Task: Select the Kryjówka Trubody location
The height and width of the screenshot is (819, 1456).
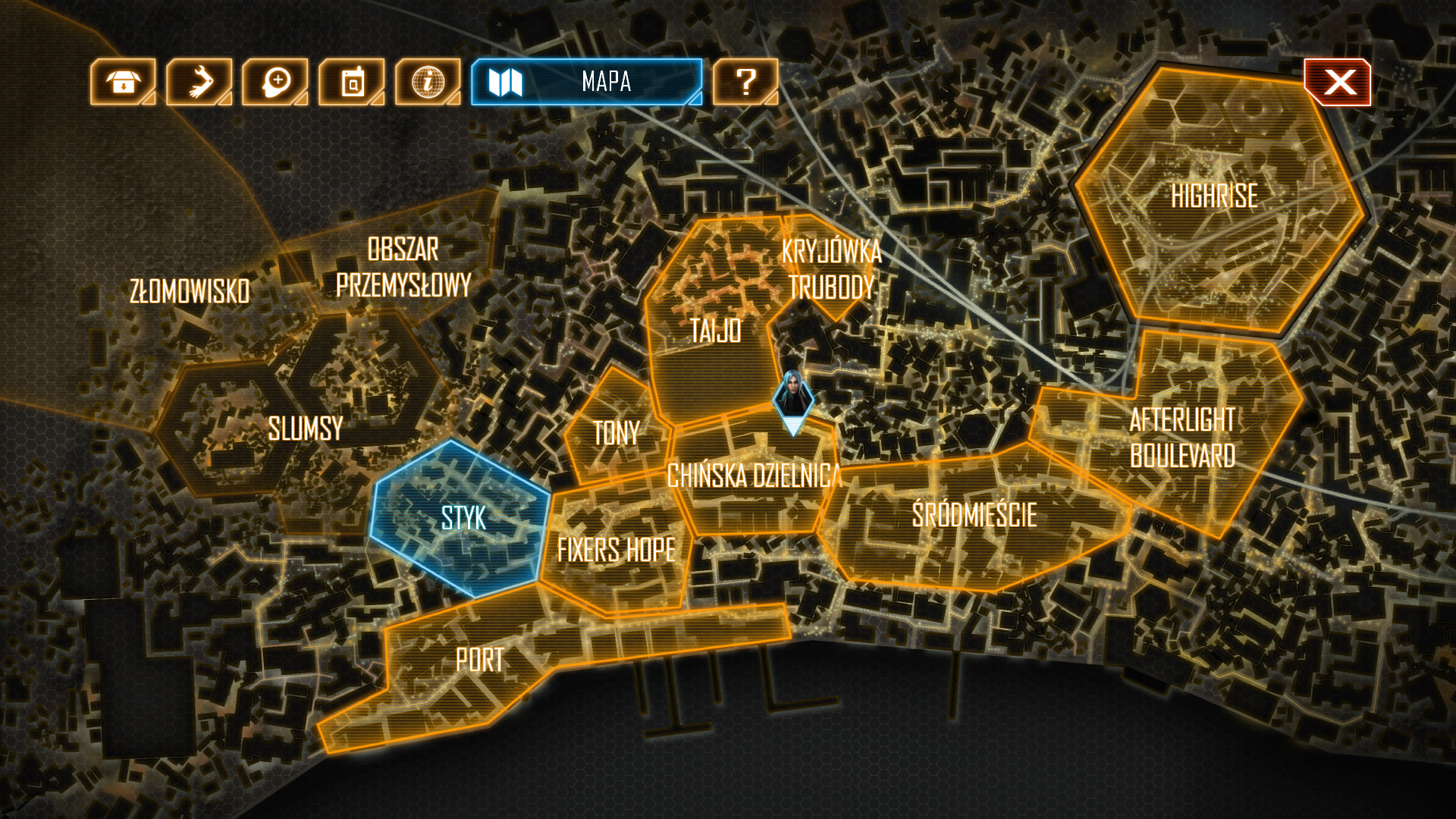Action: [831, 269]
